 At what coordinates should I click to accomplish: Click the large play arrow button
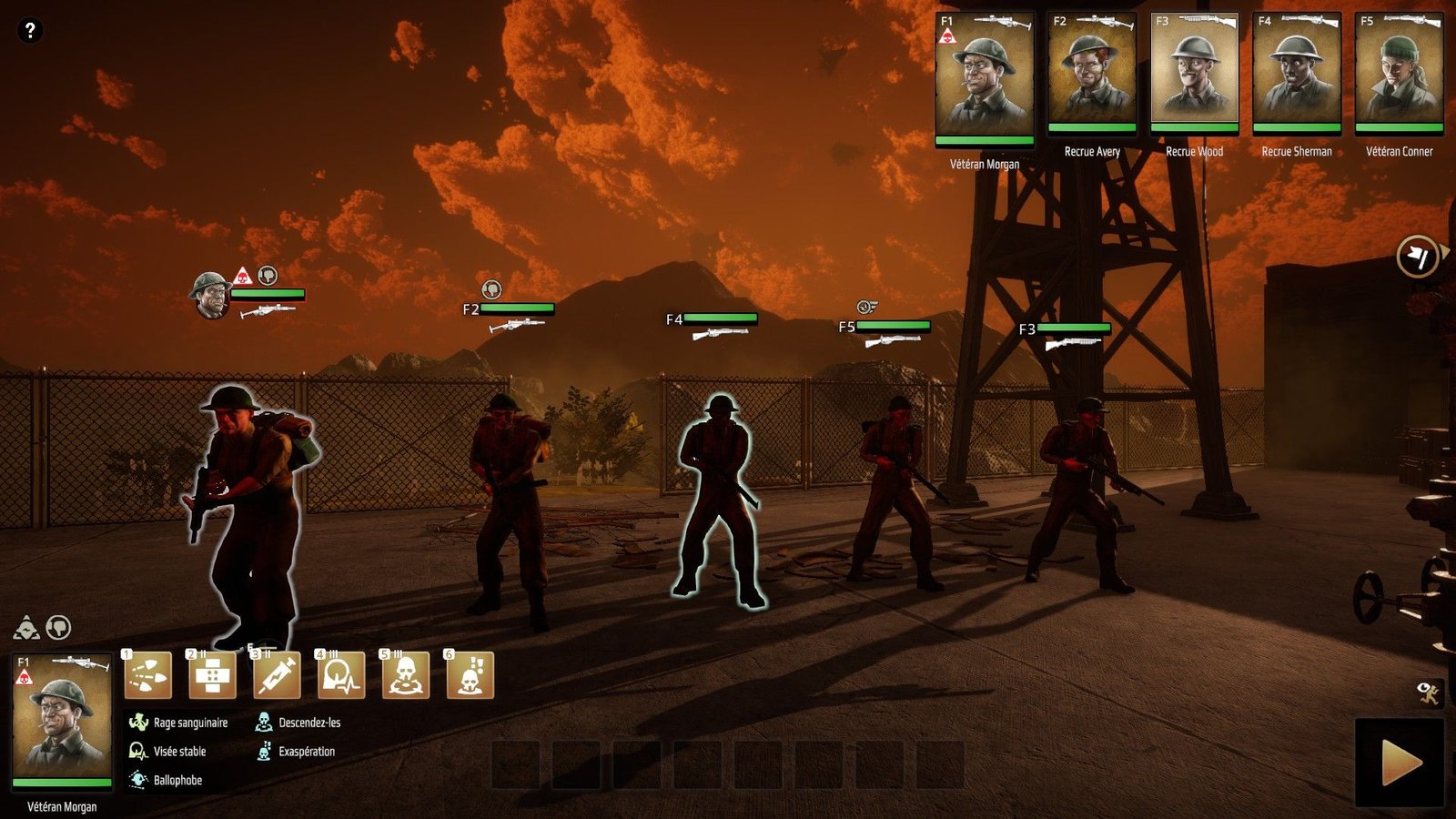point(1400,763)
